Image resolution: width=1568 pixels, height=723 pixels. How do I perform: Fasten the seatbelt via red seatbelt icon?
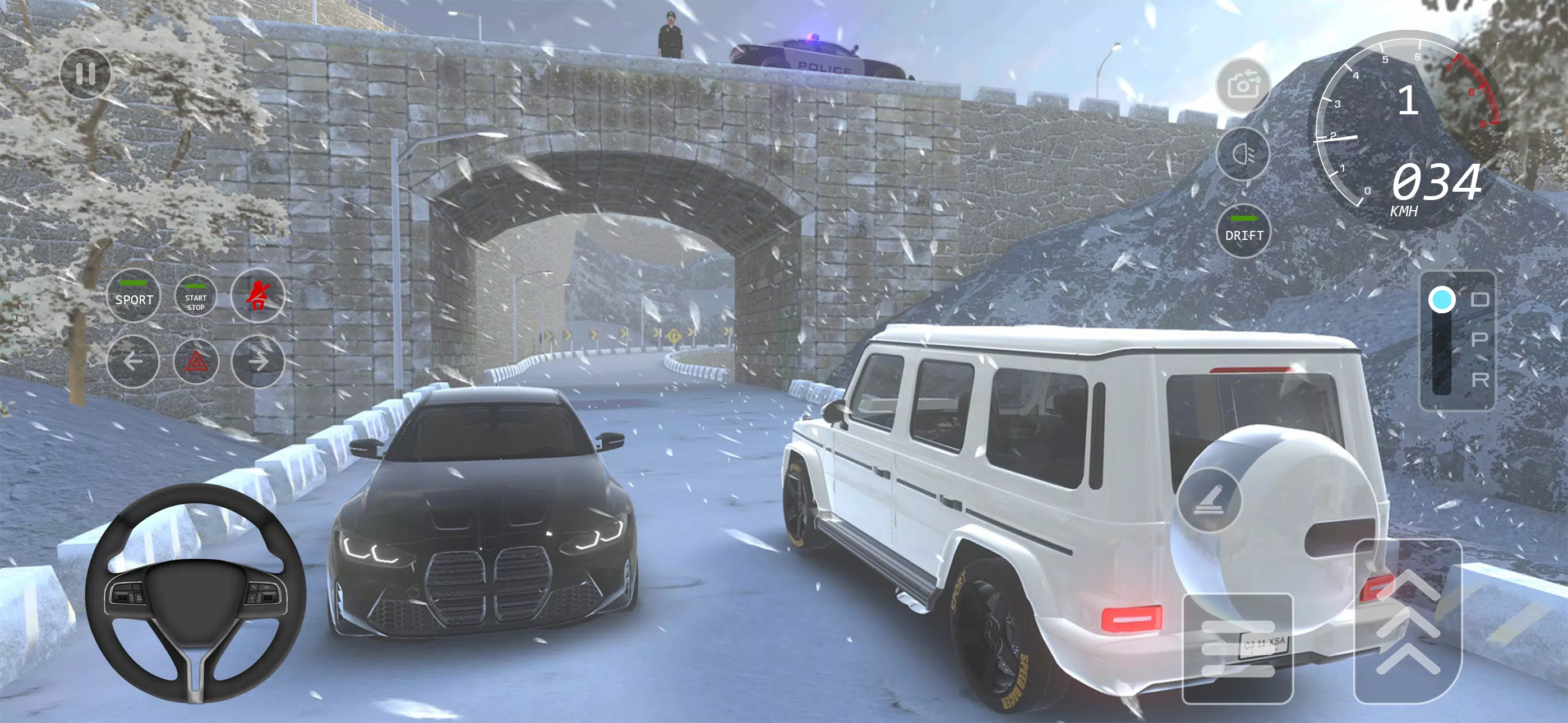257,295
